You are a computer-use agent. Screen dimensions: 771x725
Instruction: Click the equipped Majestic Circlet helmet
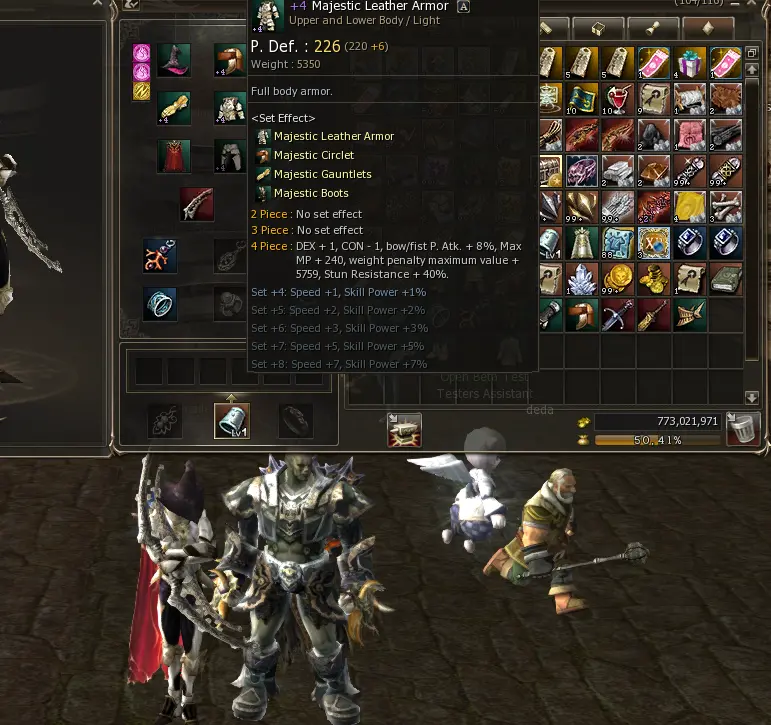(229, 61)
